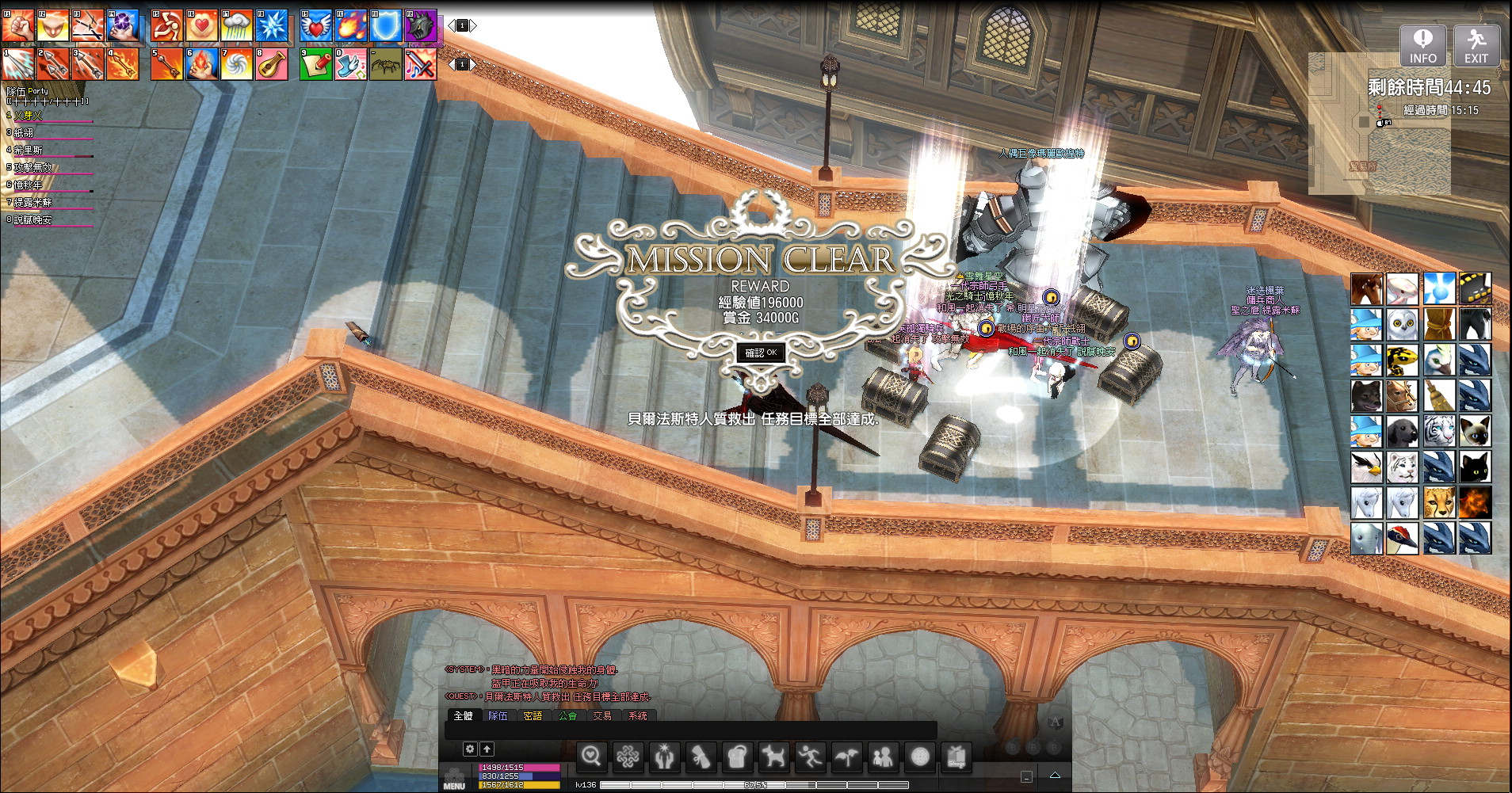Use the rain cloud skill on F7
This screenshot has height=793, width=1512.
[237, 26]
